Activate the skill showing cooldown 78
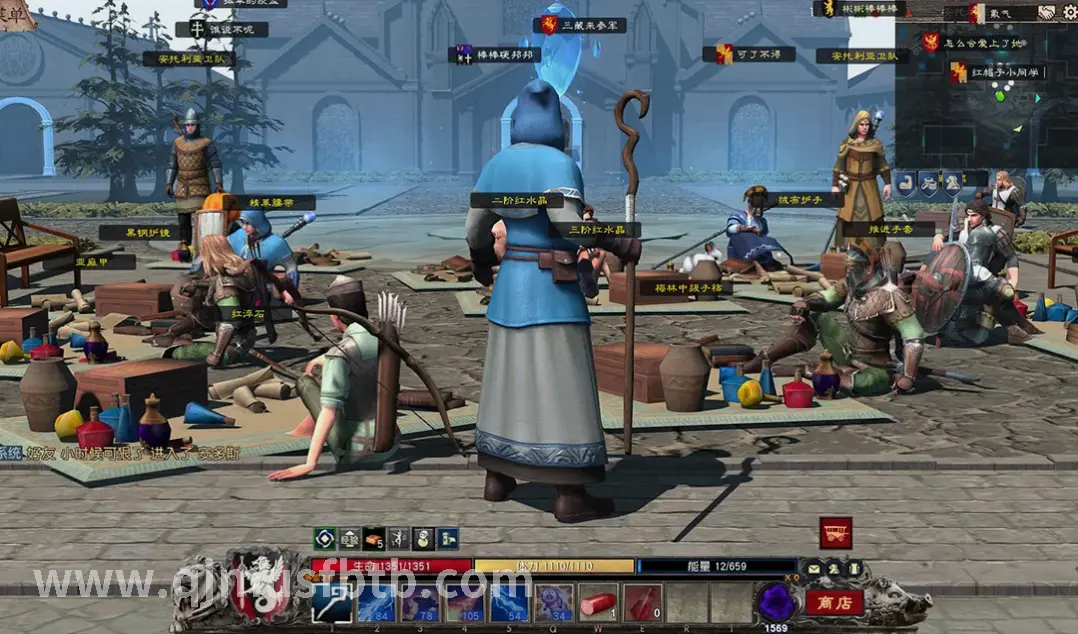 (x=421, y=603)
